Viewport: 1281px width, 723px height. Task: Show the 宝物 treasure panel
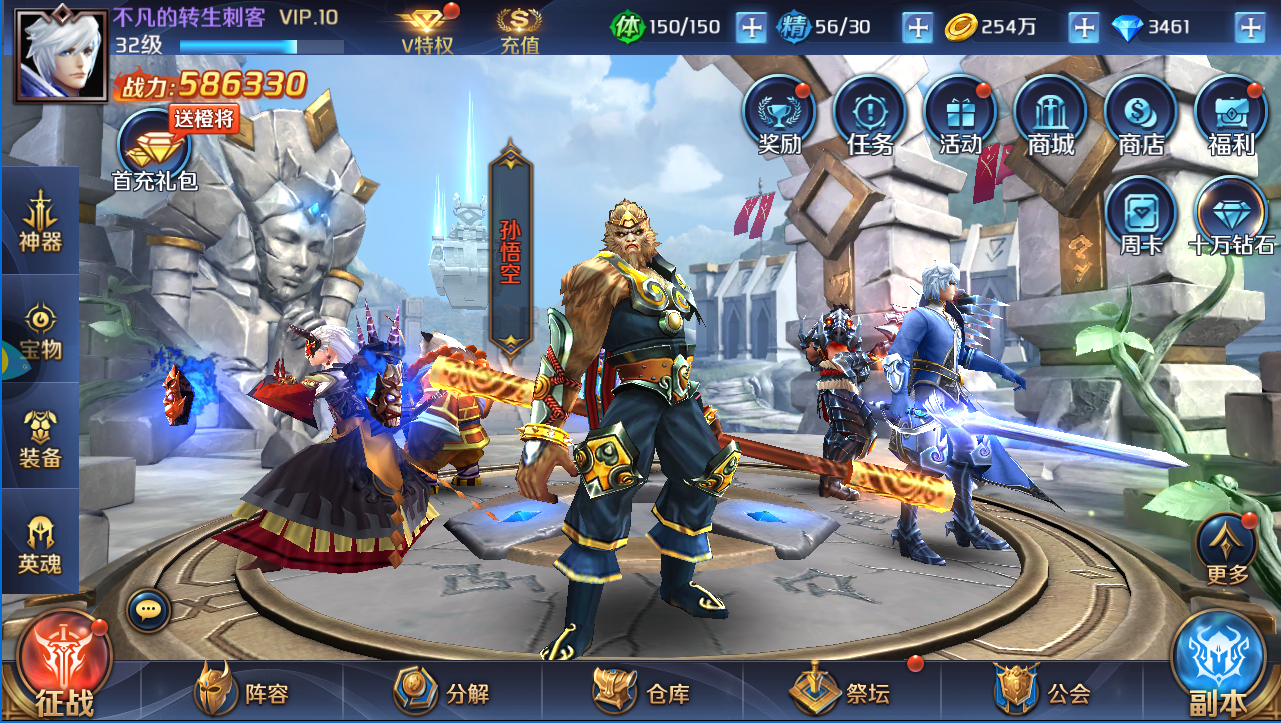coord(40,331)
